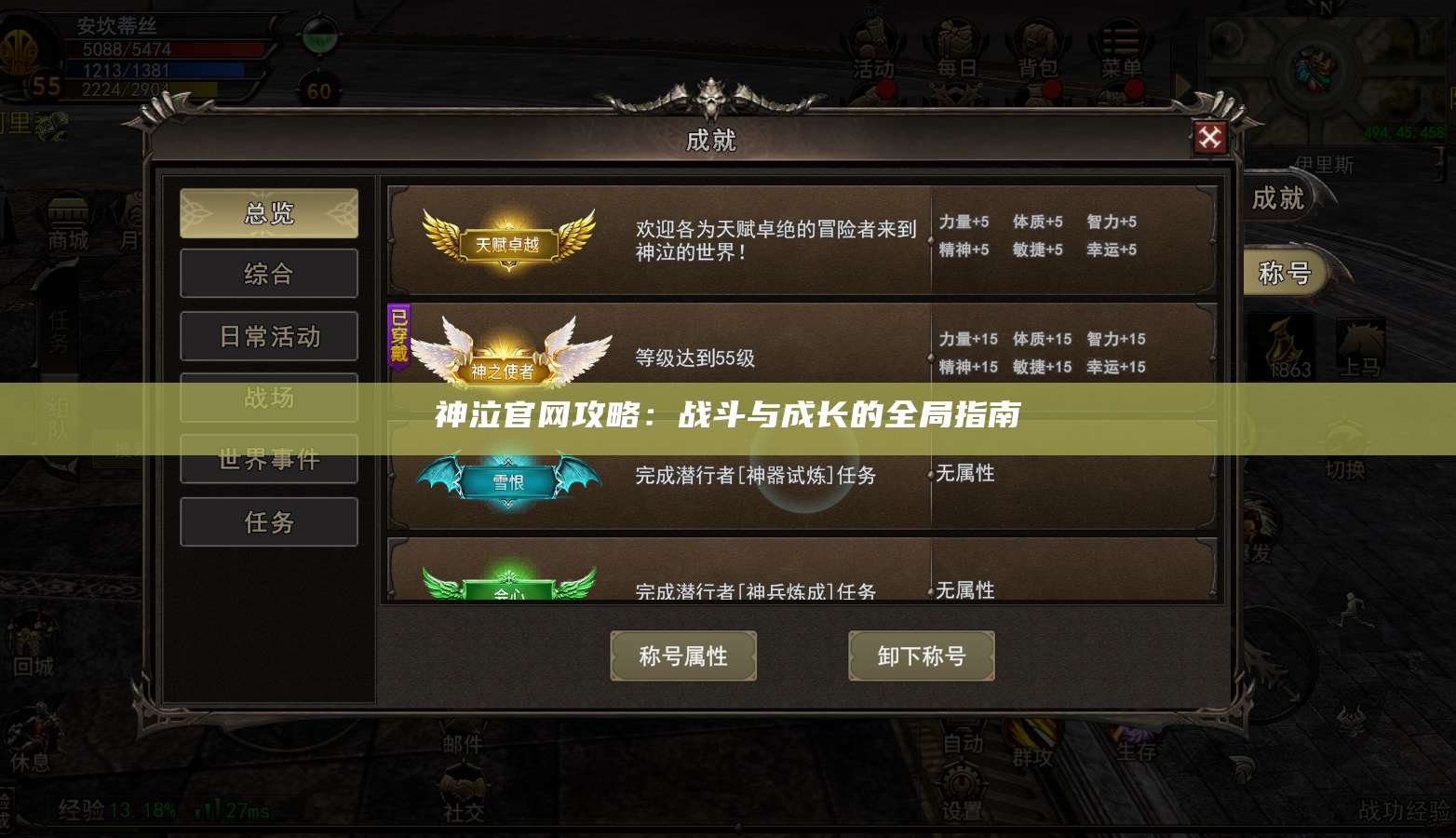Click the 经验 experience progress bar

[140, 808]
